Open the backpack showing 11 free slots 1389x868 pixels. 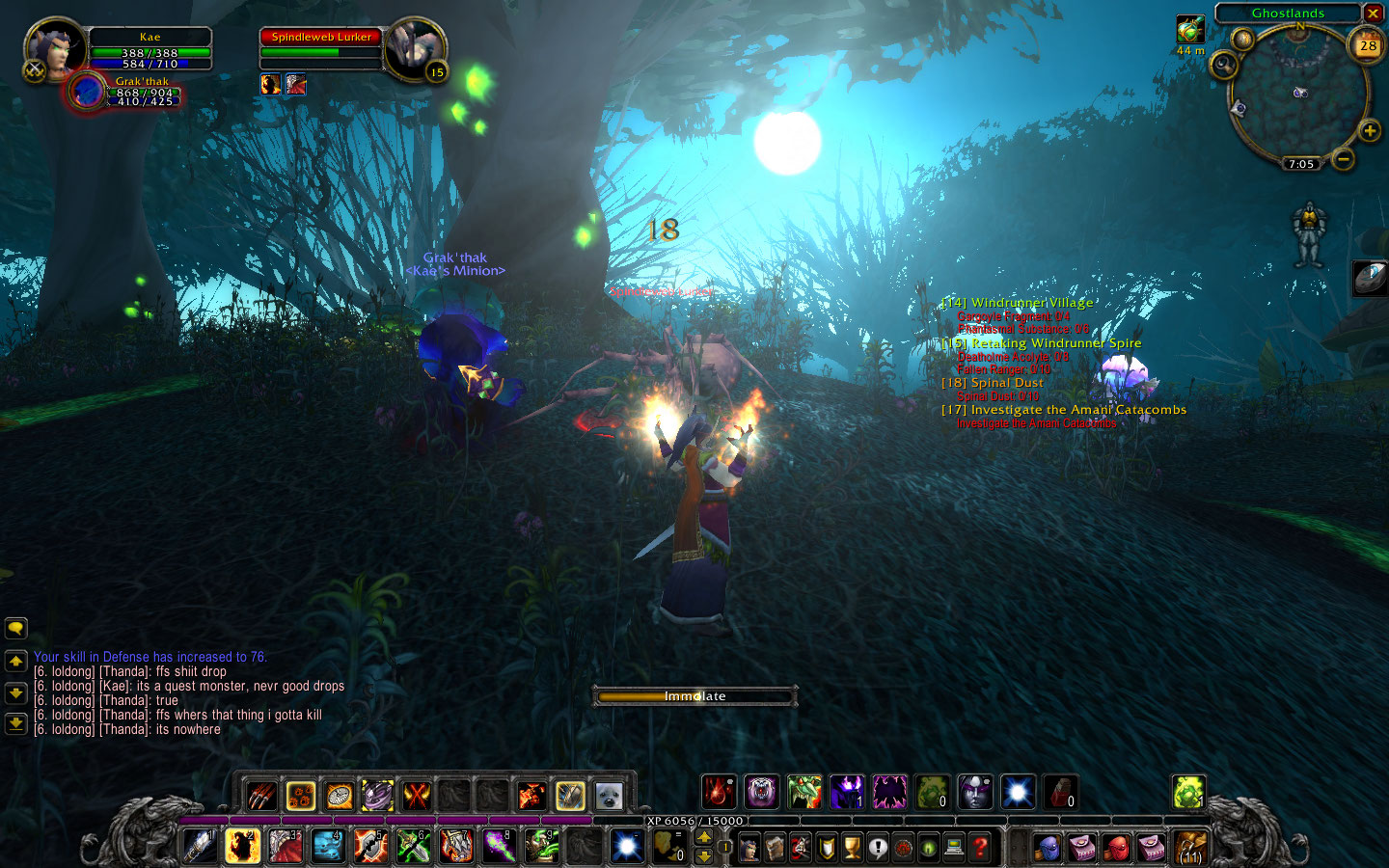coord(1189,847)
